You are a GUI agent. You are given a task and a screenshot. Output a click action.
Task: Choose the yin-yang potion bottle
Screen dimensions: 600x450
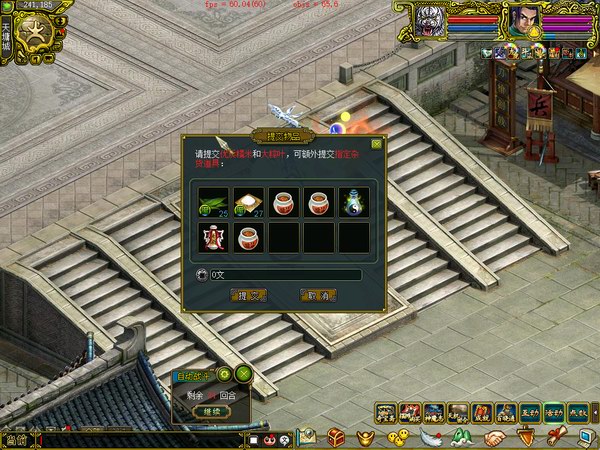[353, 202]
